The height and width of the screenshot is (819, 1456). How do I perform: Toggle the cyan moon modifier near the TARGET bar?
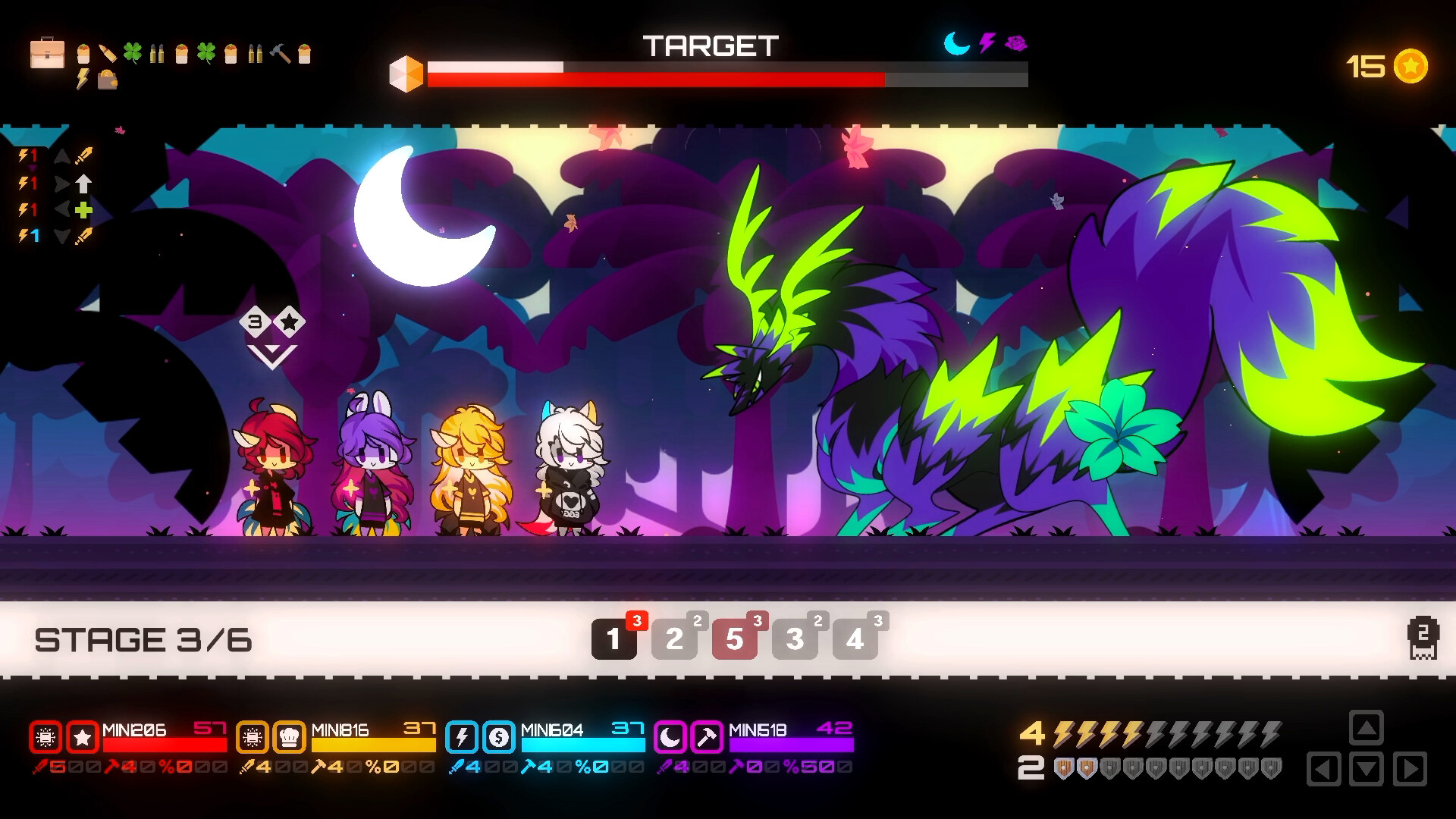point(955,43)
